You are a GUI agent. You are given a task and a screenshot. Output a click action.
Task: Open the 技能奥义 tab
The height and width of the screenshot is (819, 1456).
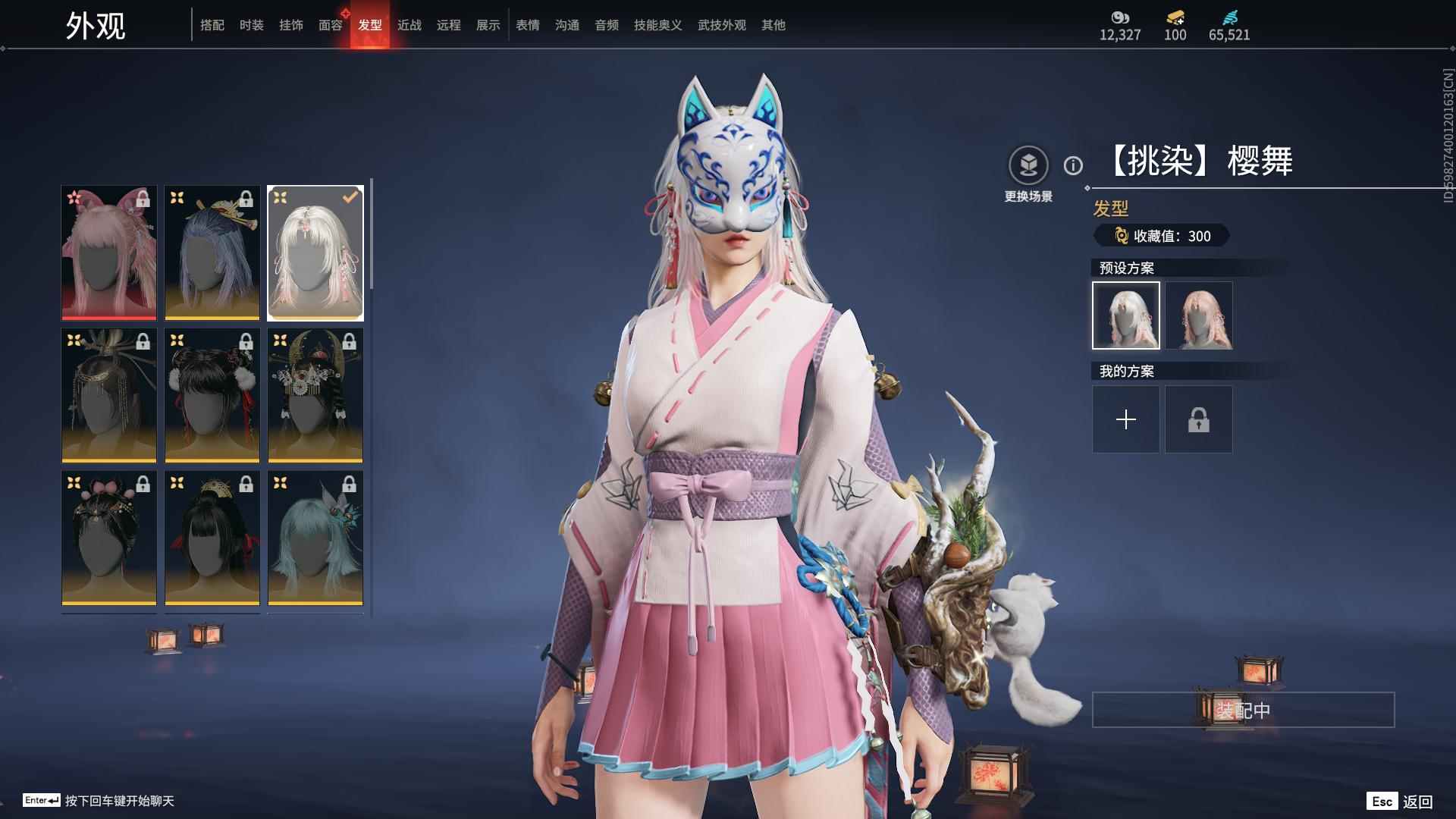(x=658, y=25)
